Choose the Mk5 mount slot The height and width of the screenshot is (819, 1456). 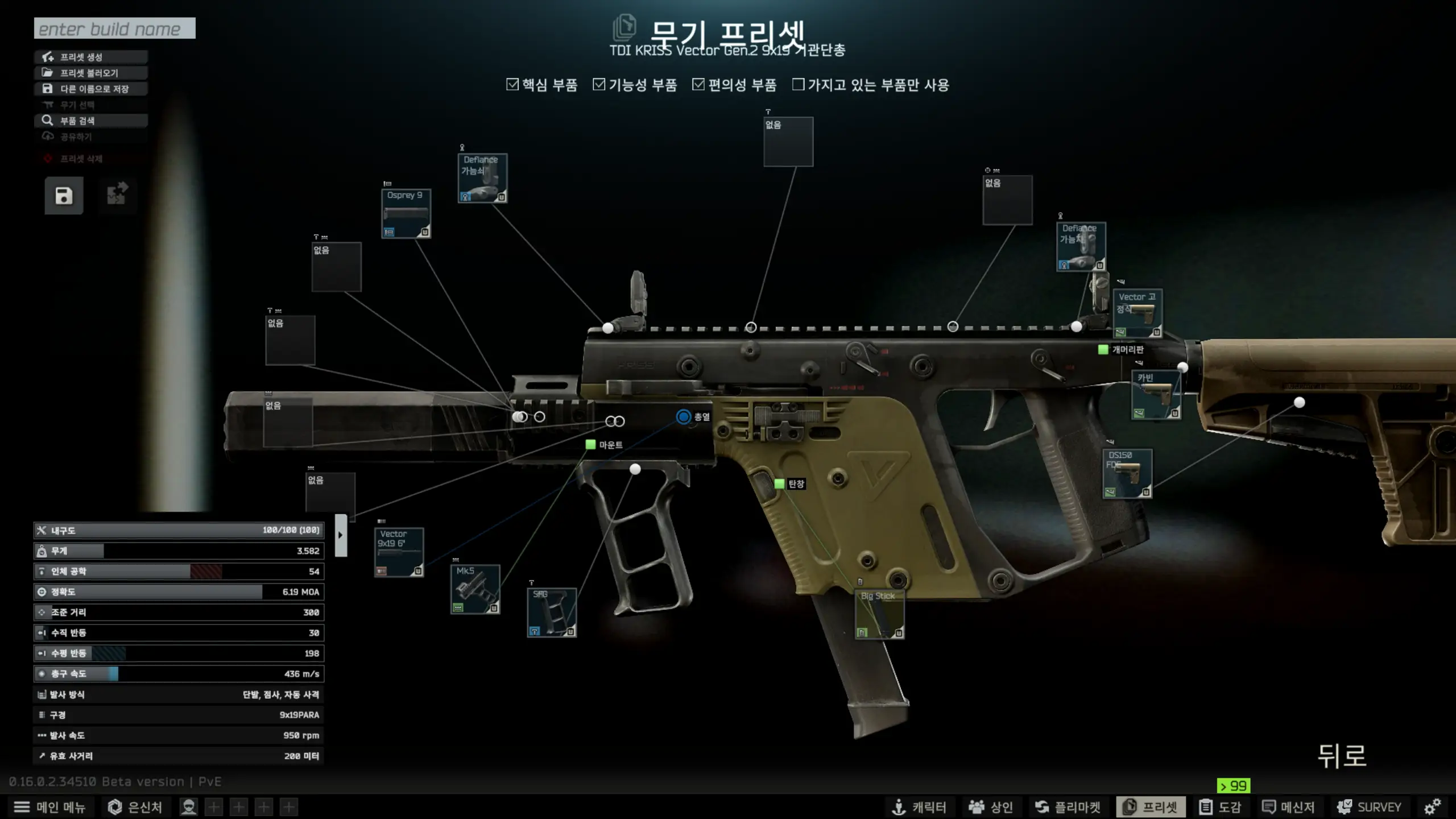475,589
